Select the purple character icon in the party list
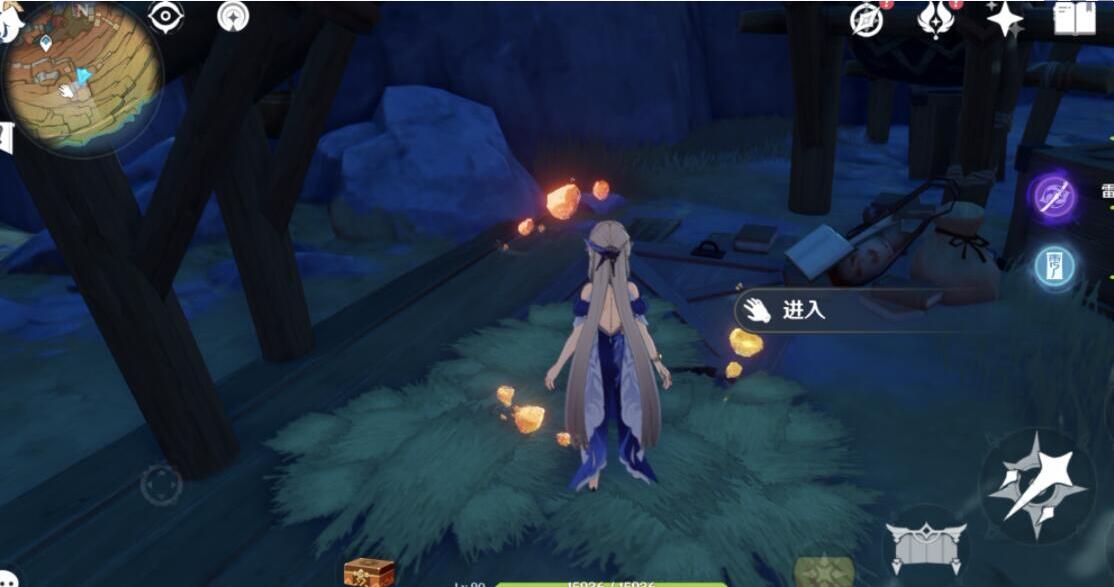Screen dimensions: 1114x587 pos(1053,198)
